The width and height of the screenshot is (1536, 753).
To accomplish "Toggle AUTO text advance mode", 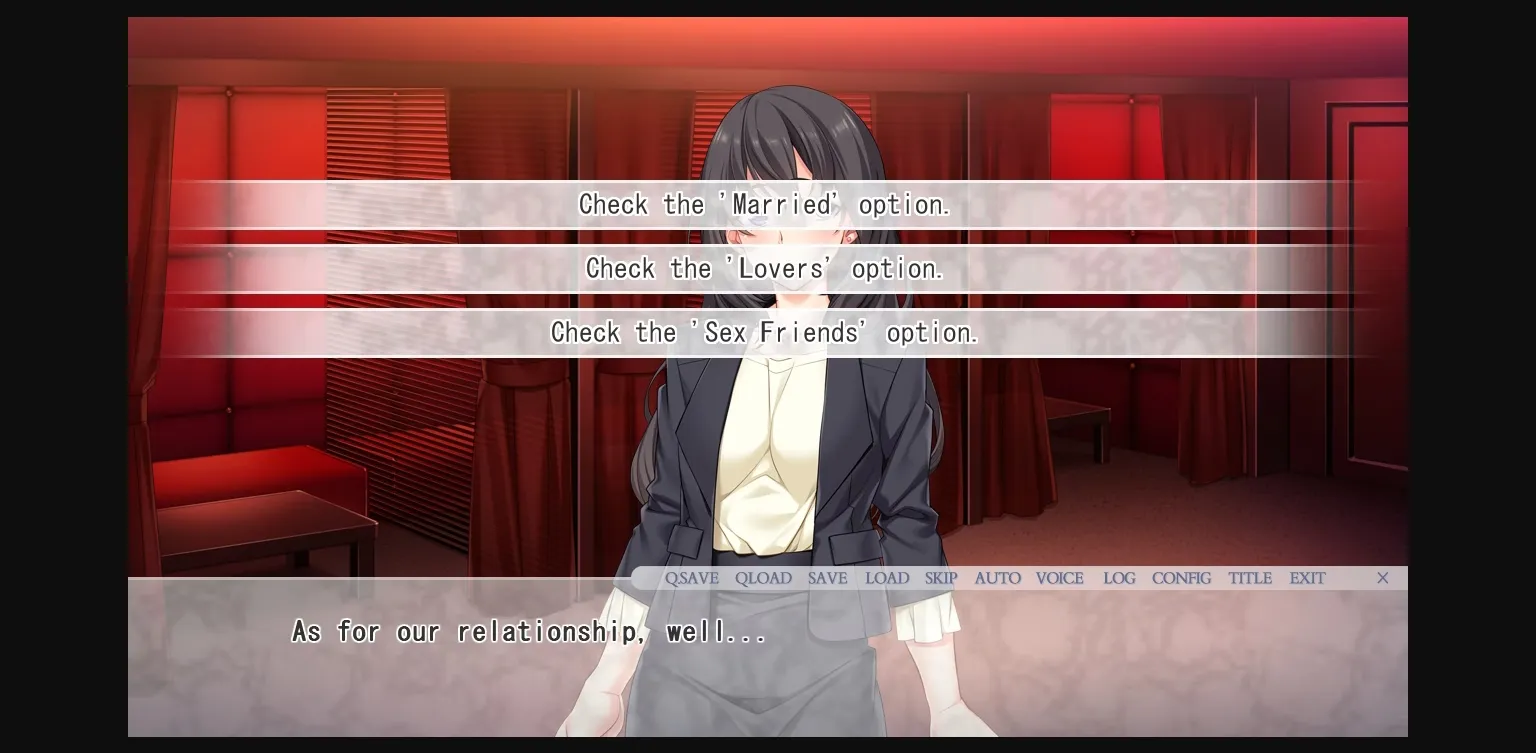I will coord(998,578).
